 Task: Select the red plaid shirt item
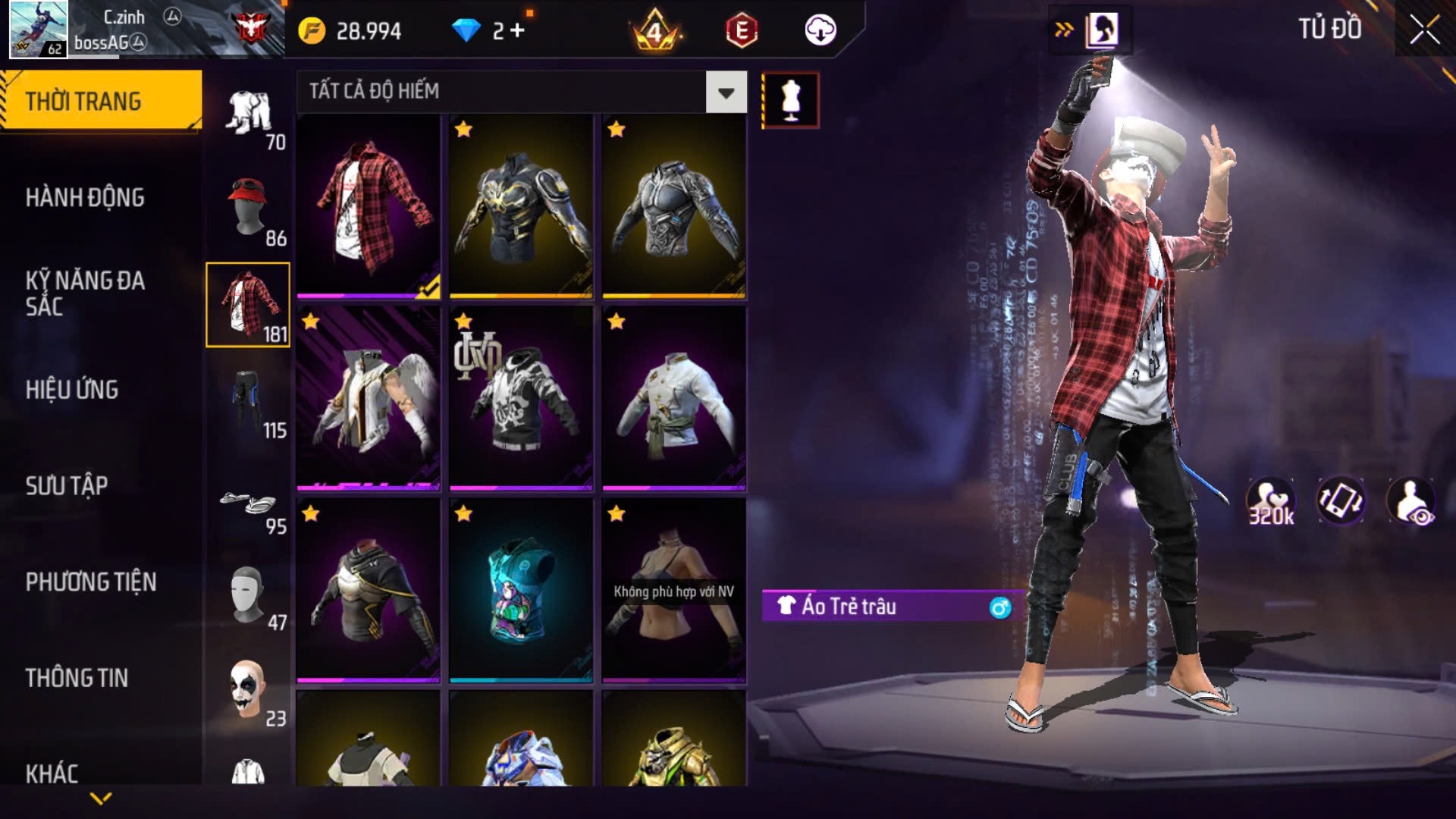pyautogui.click(x=369, y=206)
